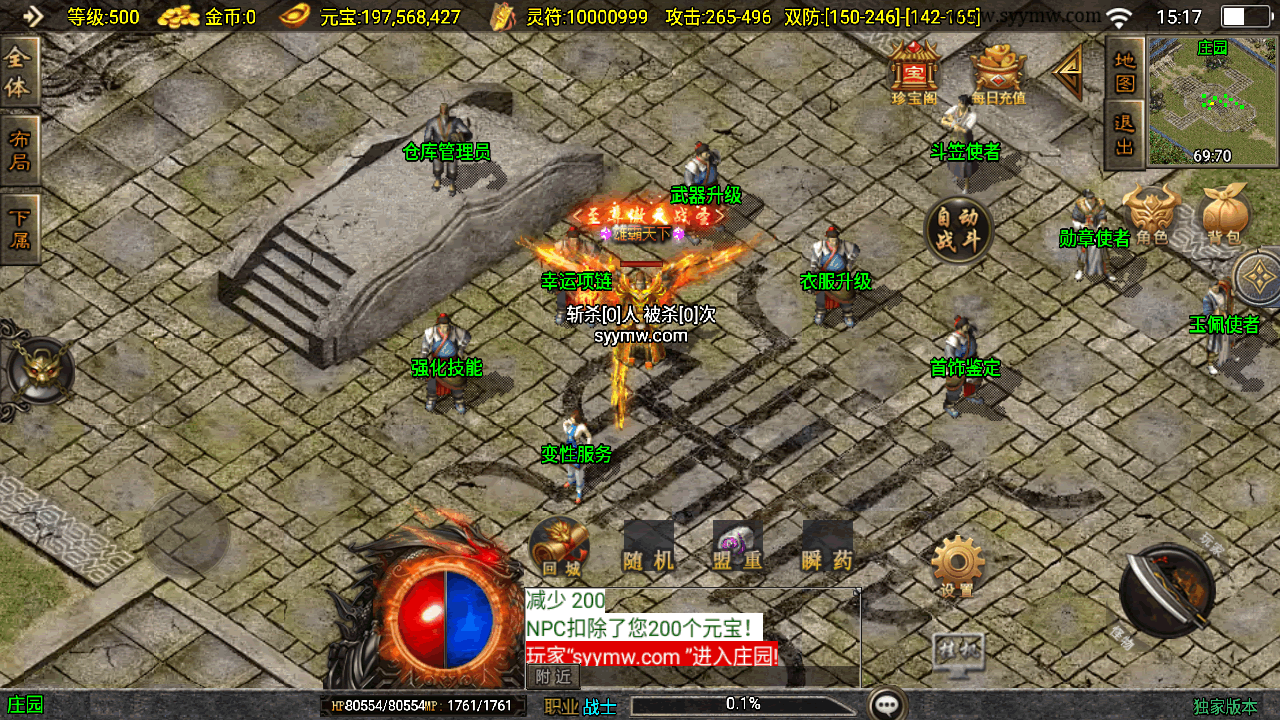Click the 退出 exit button

(1125, 135)
